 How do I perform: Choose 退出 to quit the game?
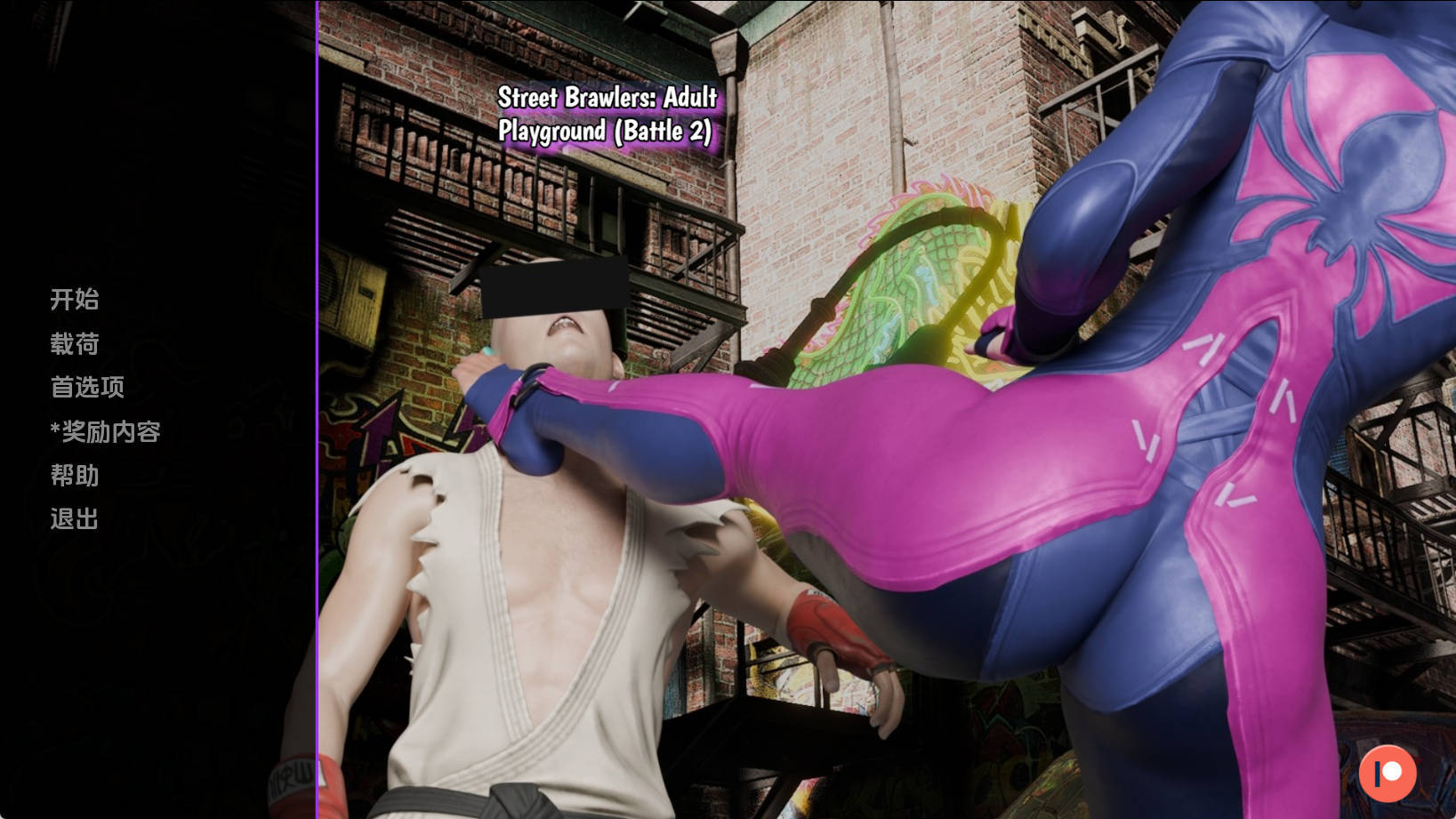(x=75, y=519)
